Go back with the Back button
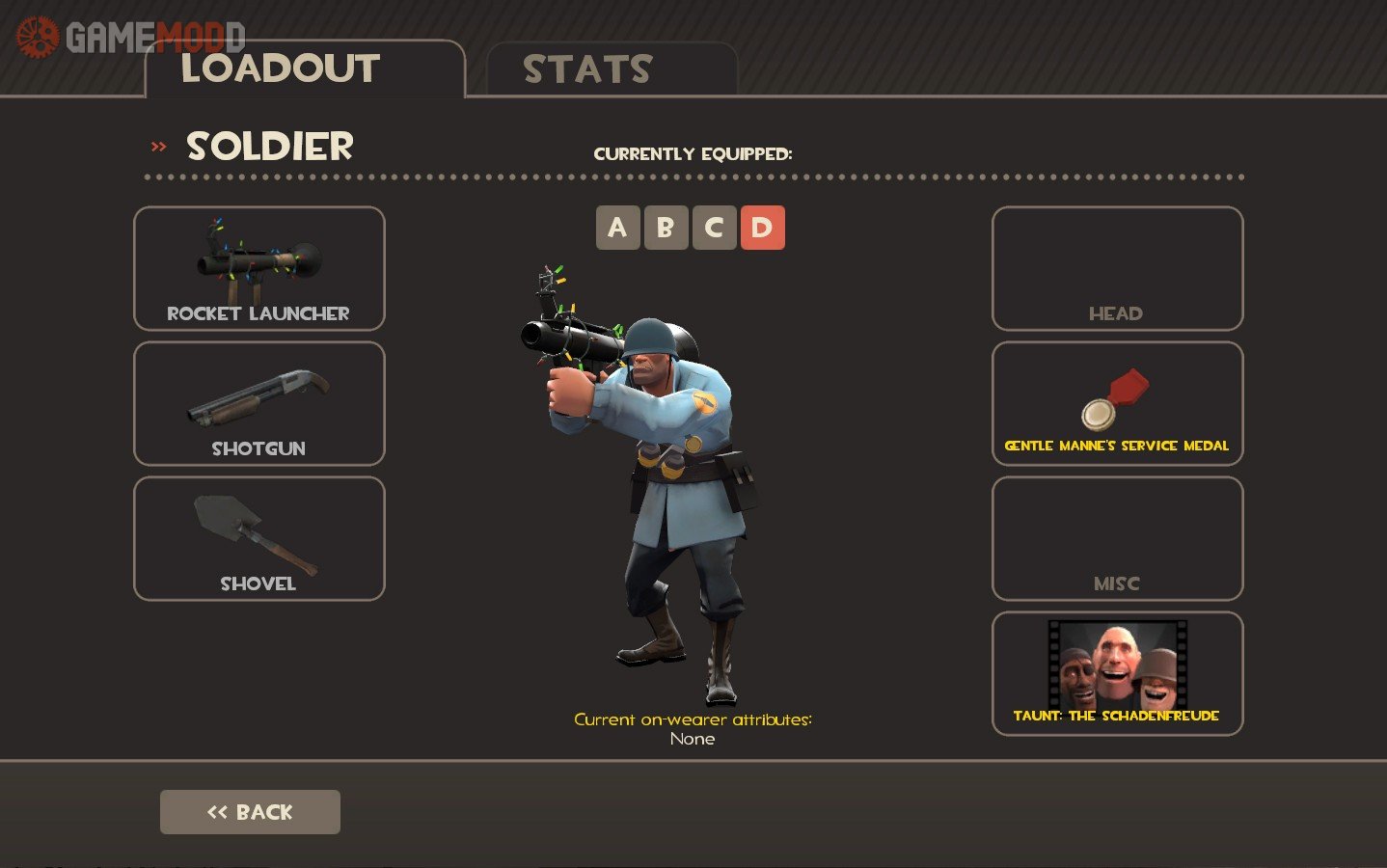The height and width of the screenshot is (868, 1387). point(250,812)
